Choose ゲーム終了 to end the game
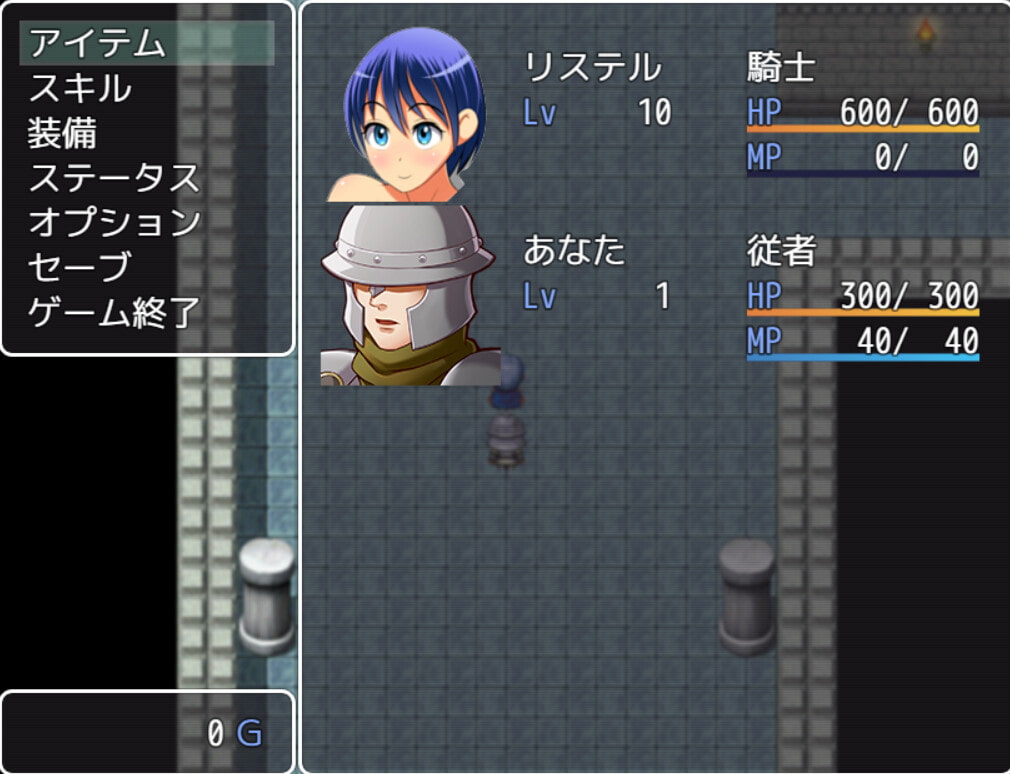Viewport: 1010px width, 774px height. 114,313
